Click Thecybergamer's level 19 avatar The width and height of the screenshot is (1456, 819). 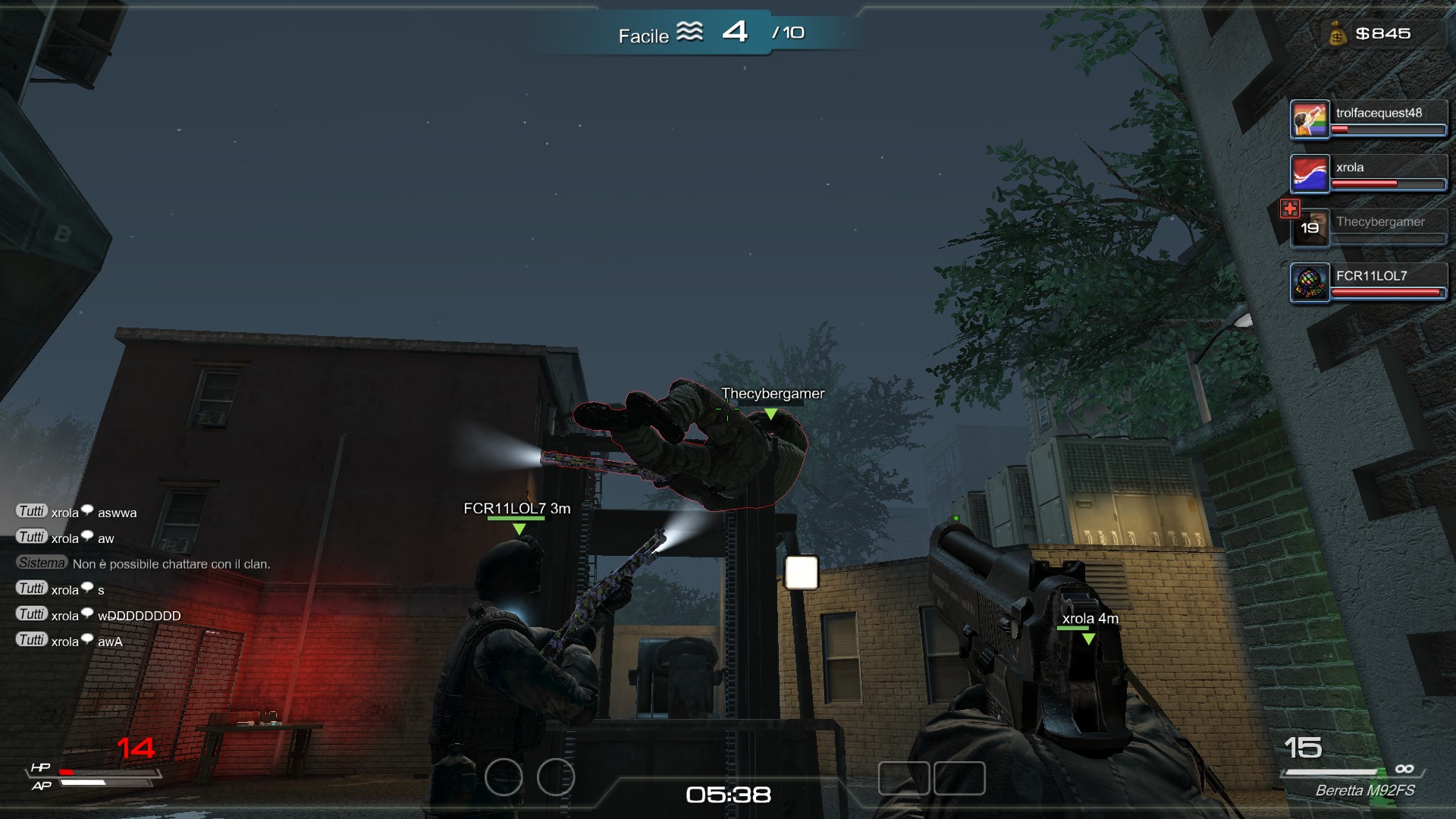1310,228
